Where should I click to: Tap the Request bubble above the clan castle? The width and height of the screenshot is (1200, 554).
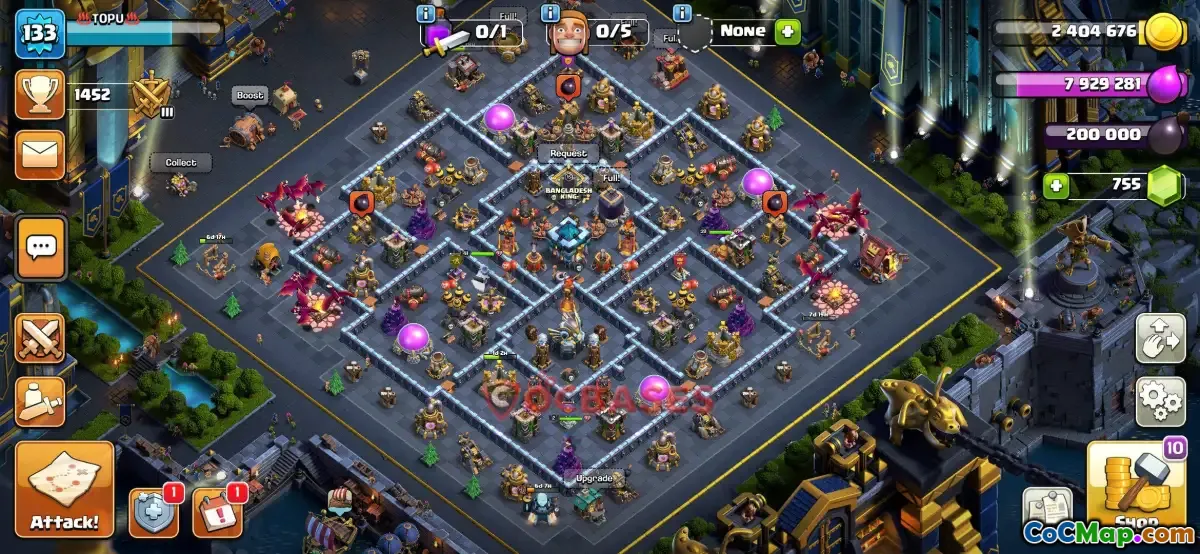pos(567,153)
